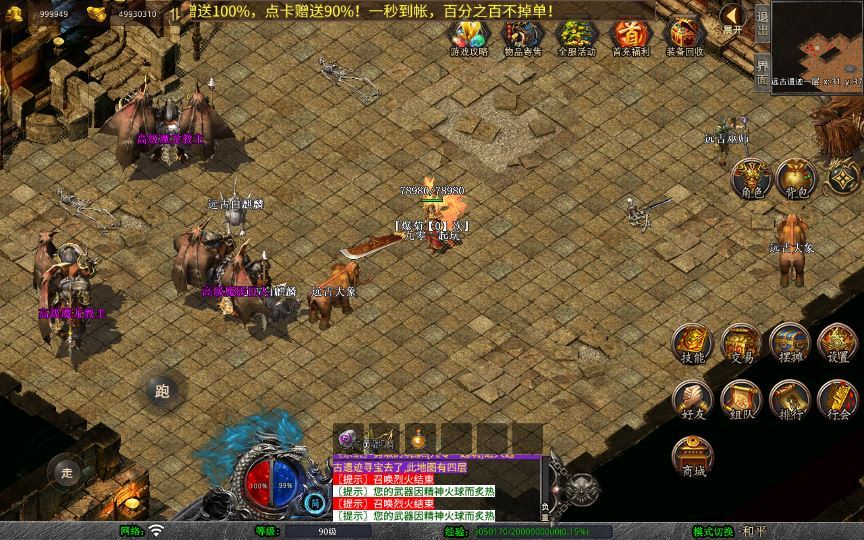Claim the 首充福利 first-recharge bonus
Screen dimensions: 864x540
tap(629, 38)
